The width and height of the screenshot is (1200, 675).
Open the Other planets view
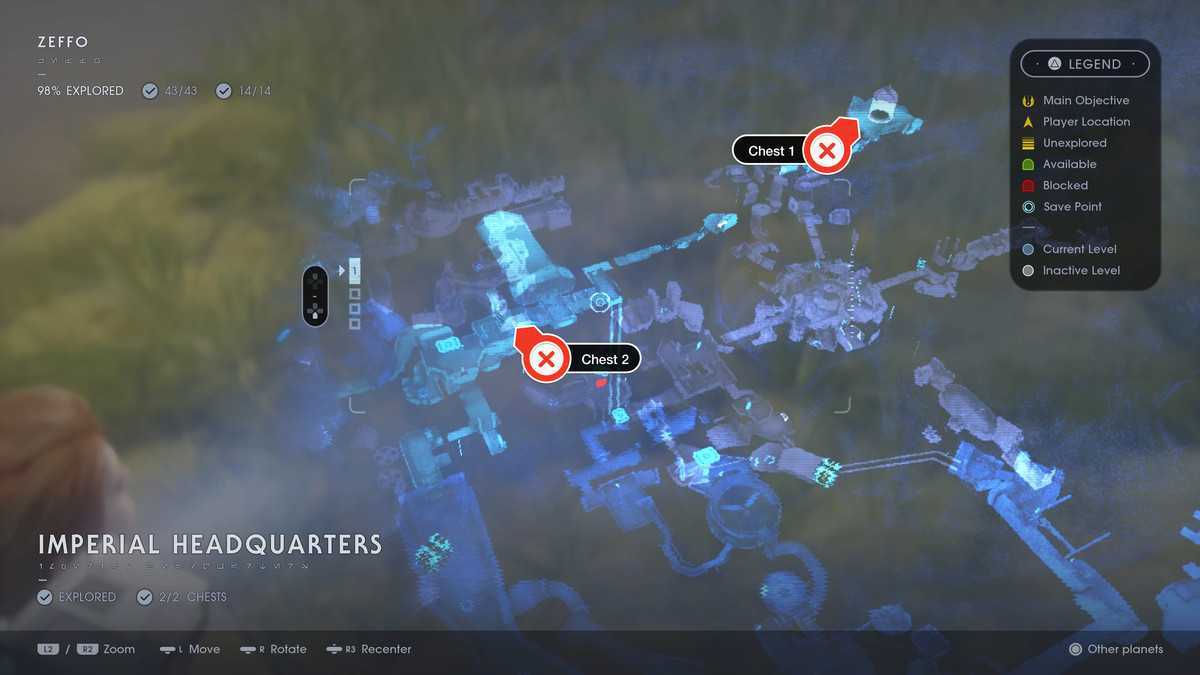click(1116, 649)
